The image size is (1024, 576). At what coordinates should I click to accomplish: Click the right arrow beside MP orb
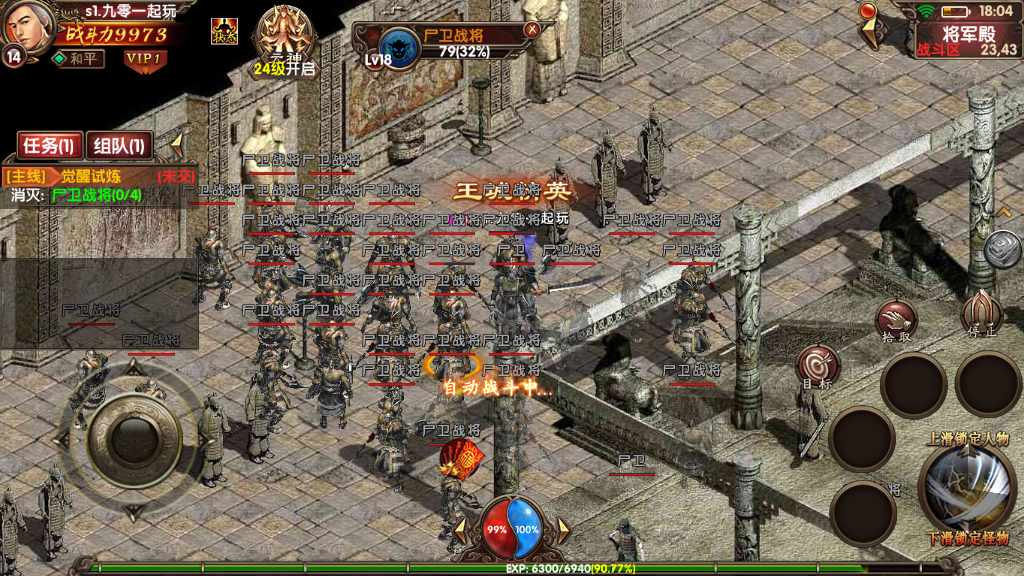[x=564, y=529]
